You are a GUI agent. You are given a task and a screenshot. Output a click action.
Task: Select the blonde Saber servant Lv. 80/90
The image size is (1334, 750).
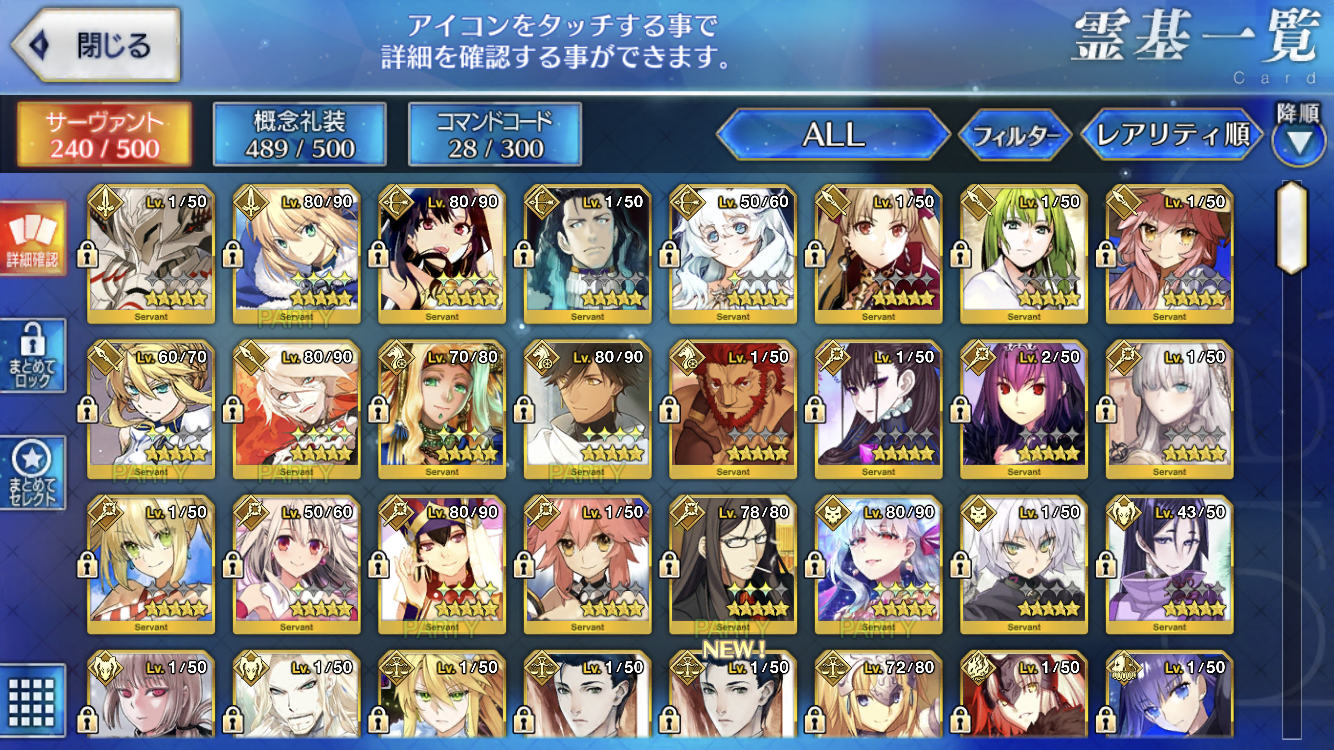[296, 255]
